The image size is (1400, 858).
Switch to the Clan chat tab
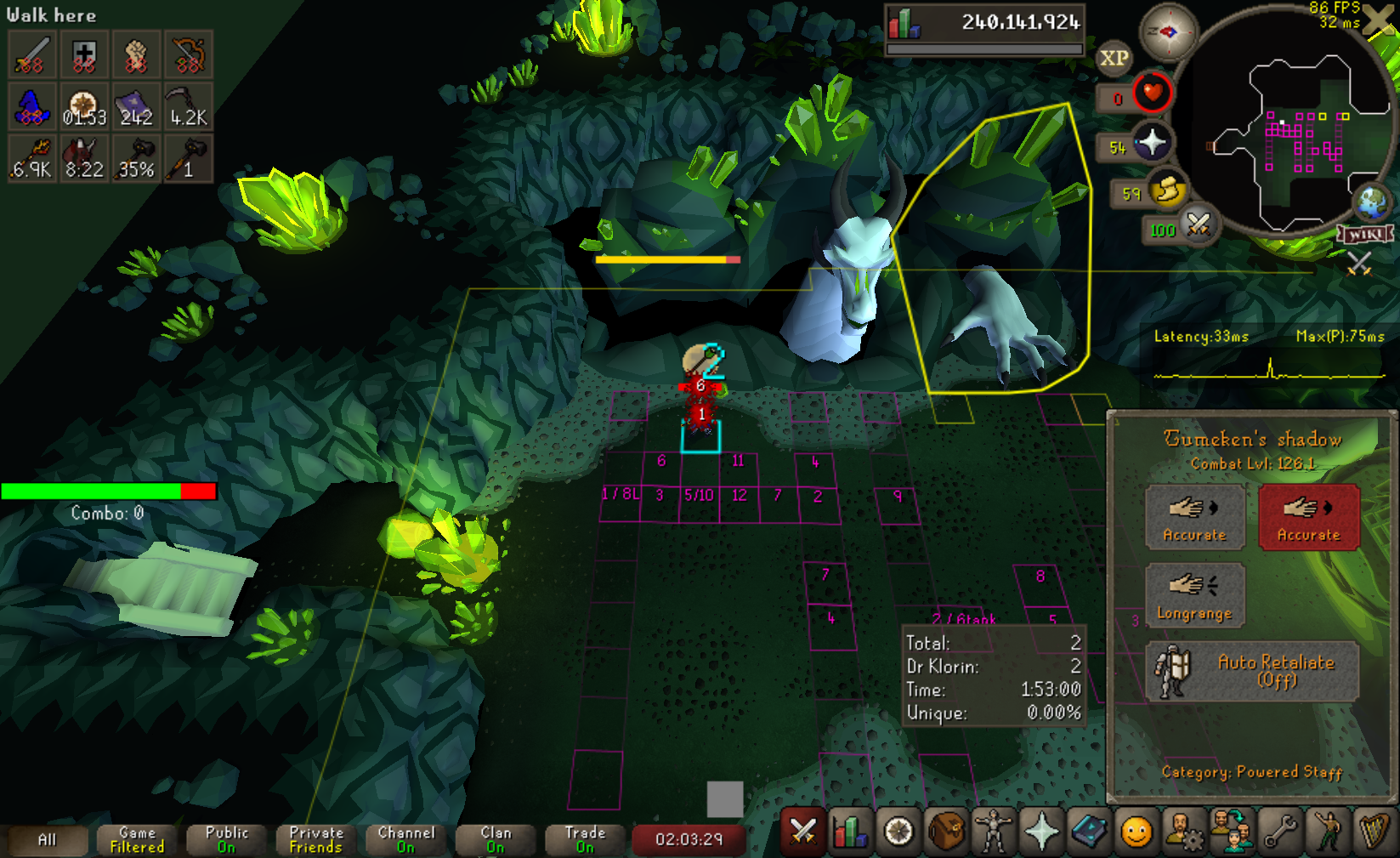click(496, 840)
